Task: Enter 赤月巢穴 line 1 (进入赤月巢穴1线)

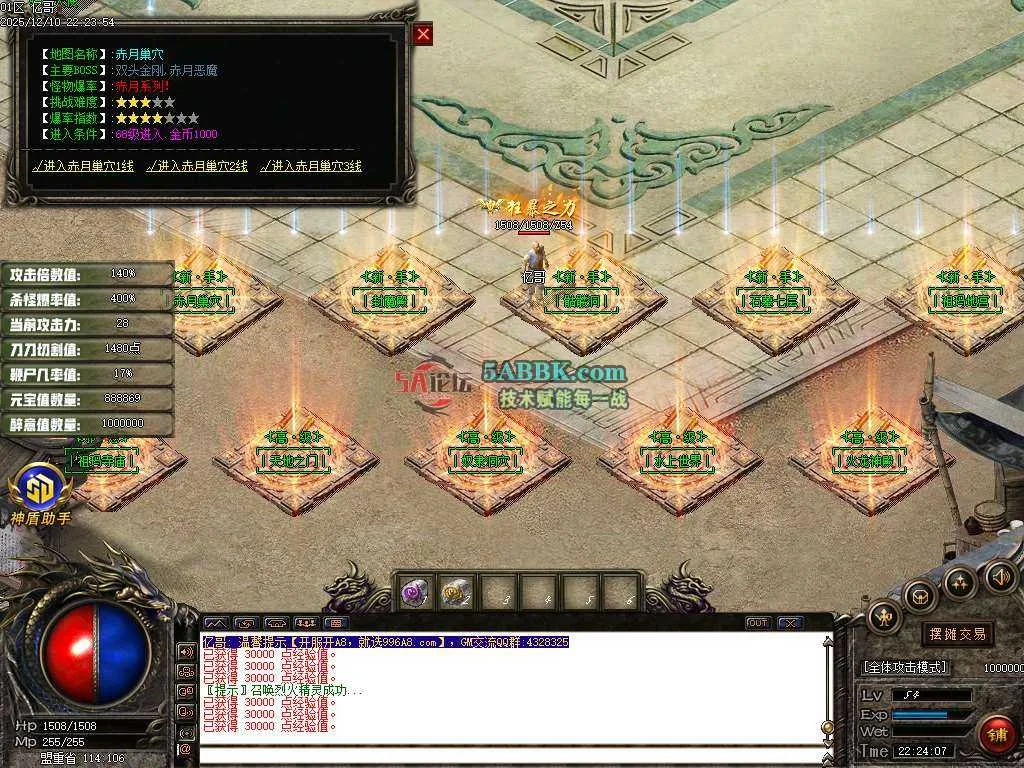Action: [x=83, y=166]
